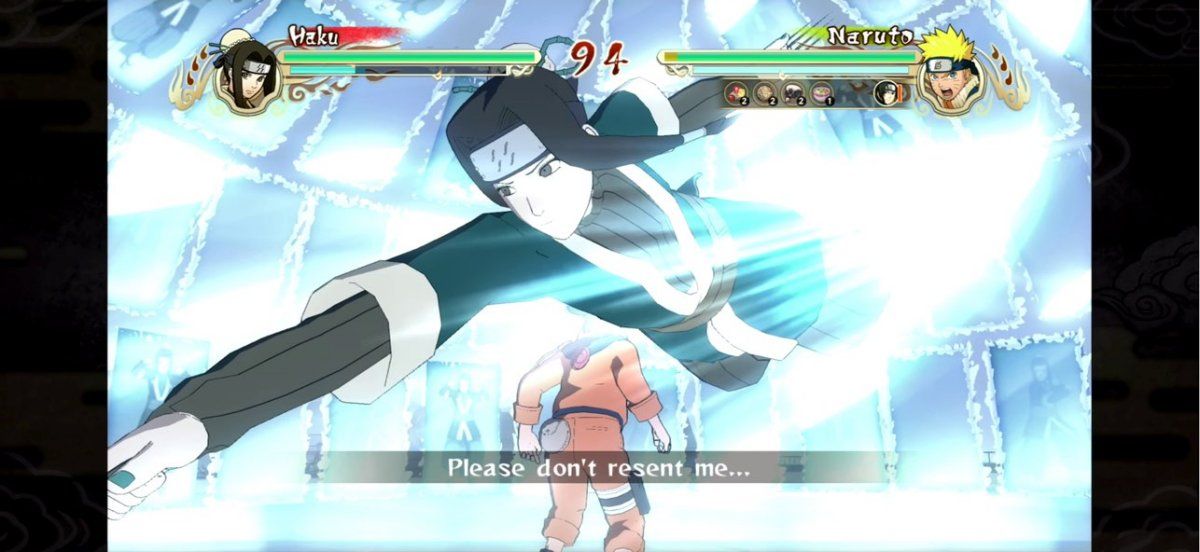The height and width of the screenshot is (552, 1200).
Task: Select the red and yellow item slot
Action: point(735,93)
